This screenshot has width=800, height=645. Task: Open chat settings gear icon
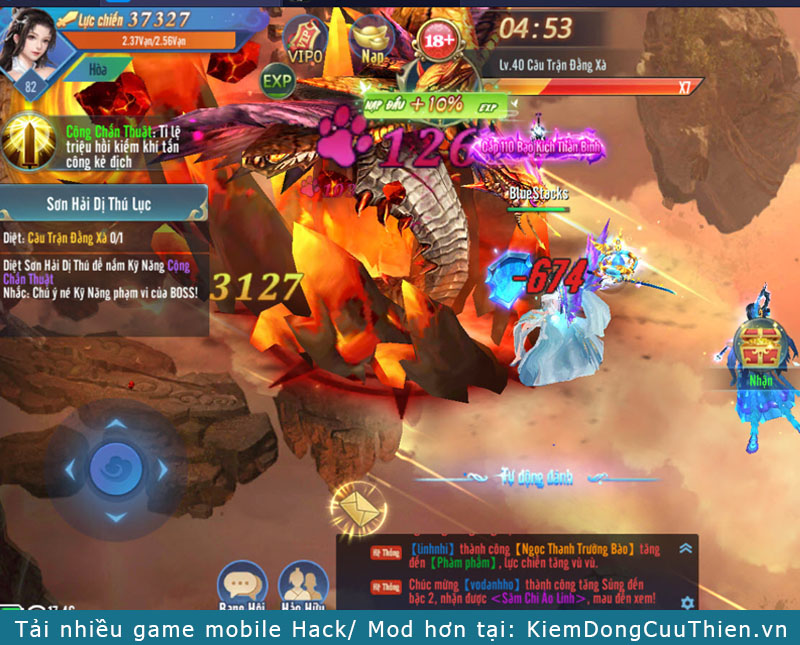(687, 602)
